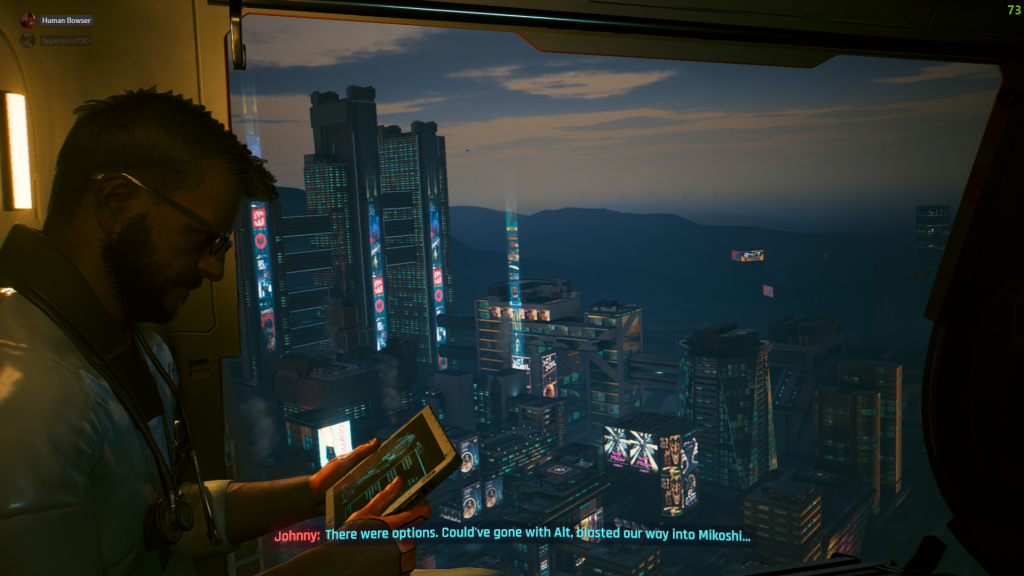Click Superscruff30's avatar in the voice overlay
1024x576 pixels.
tap(28, 41)
